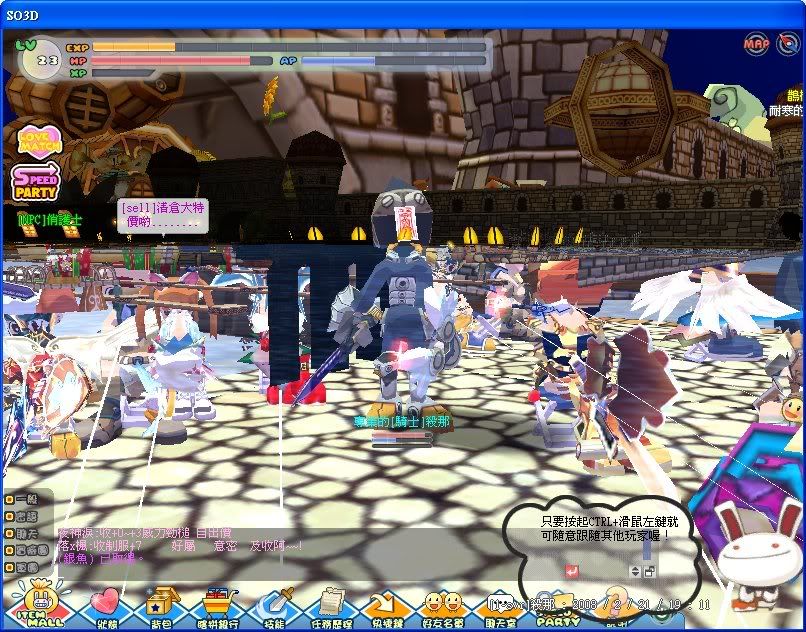Click the red button in the tip bubble
The image size is (806, 632).
click(x=571, y=571)
